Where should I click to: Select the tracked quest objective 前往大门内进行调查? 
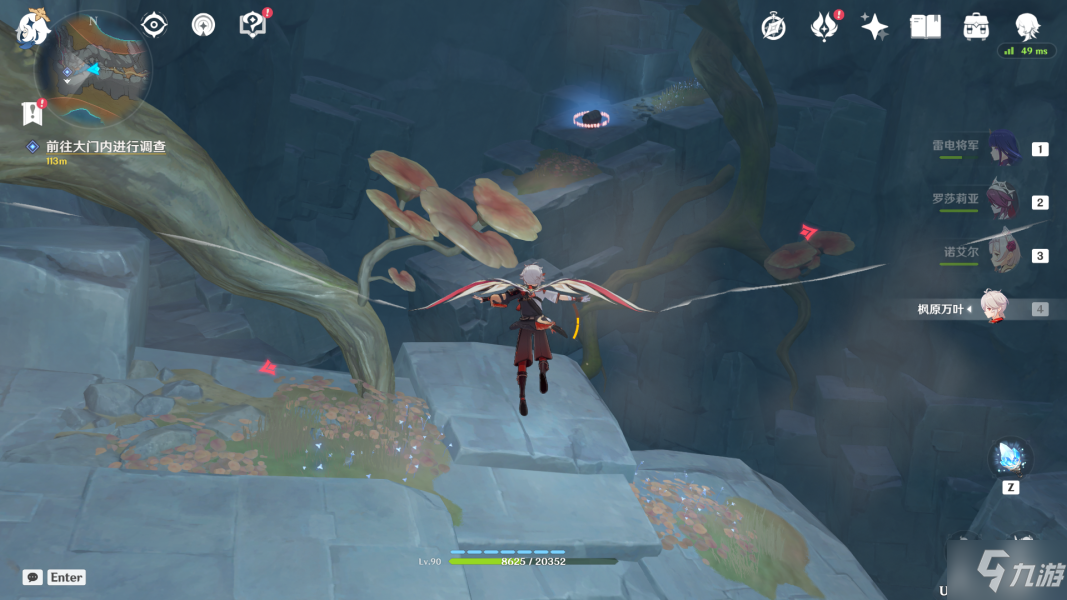coord(105,146)
